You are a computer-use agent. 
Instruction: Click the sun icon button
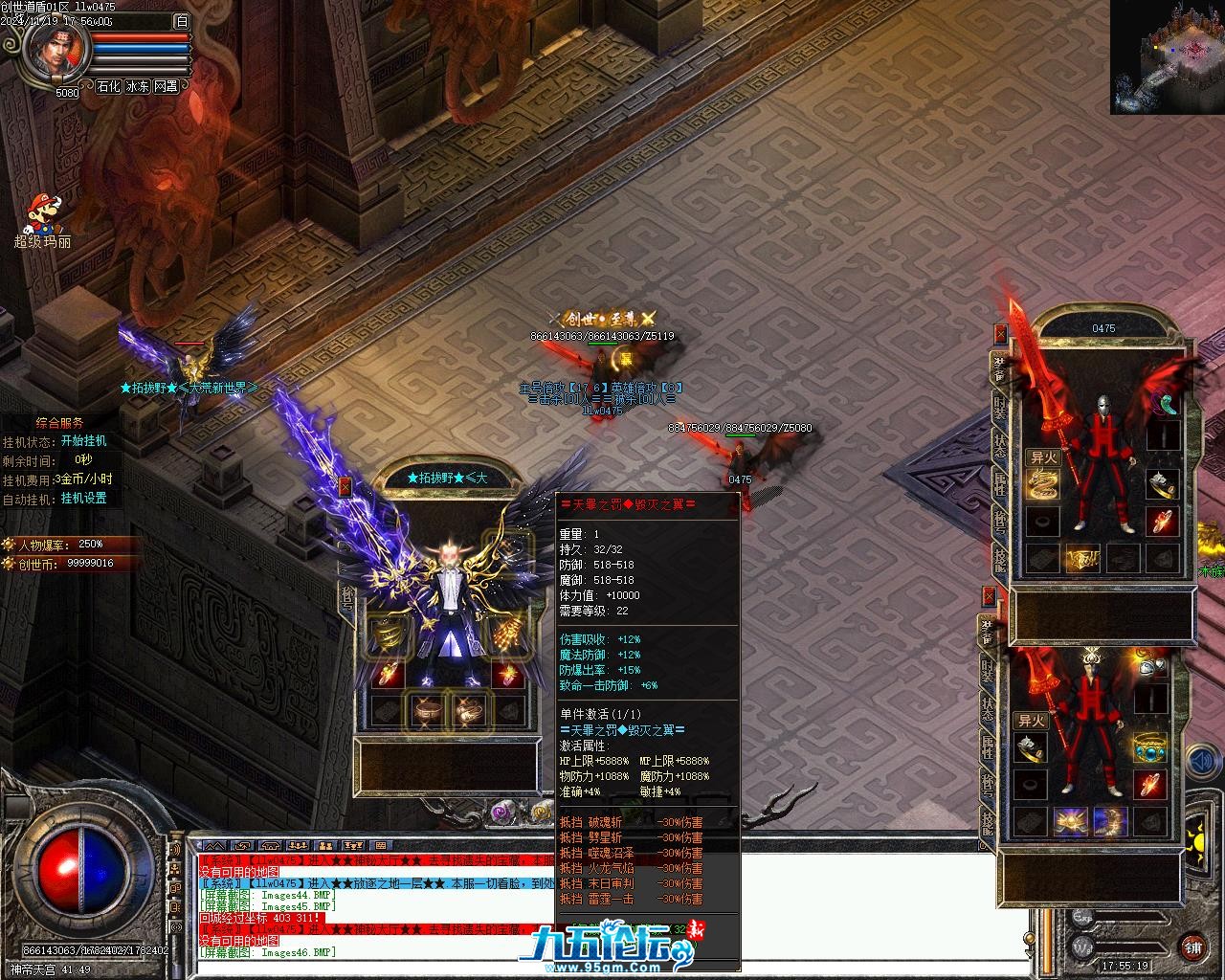(1195, 844)
